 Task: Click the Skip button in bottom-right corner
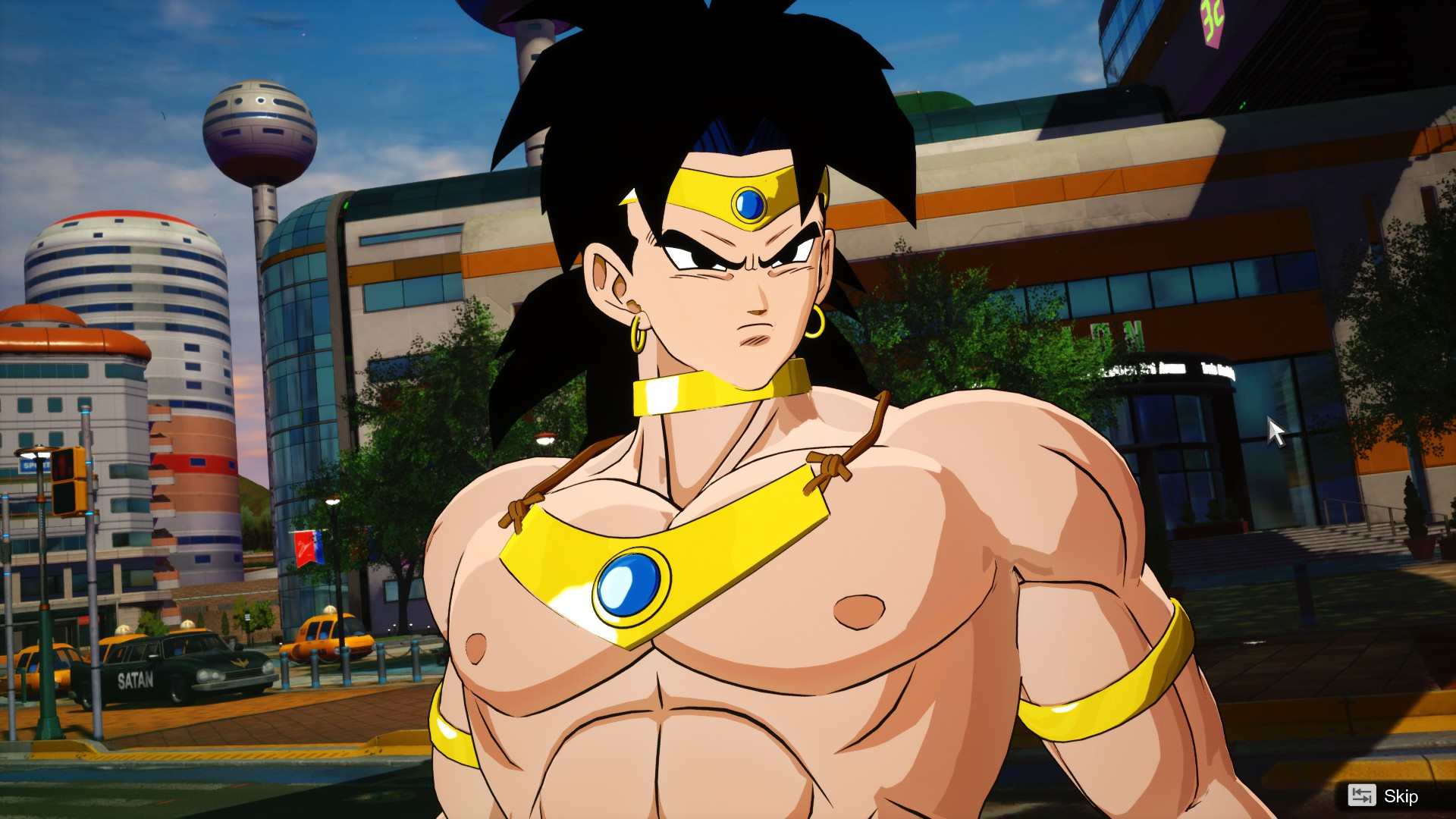pyautogui.click(x=1403, y=797)
